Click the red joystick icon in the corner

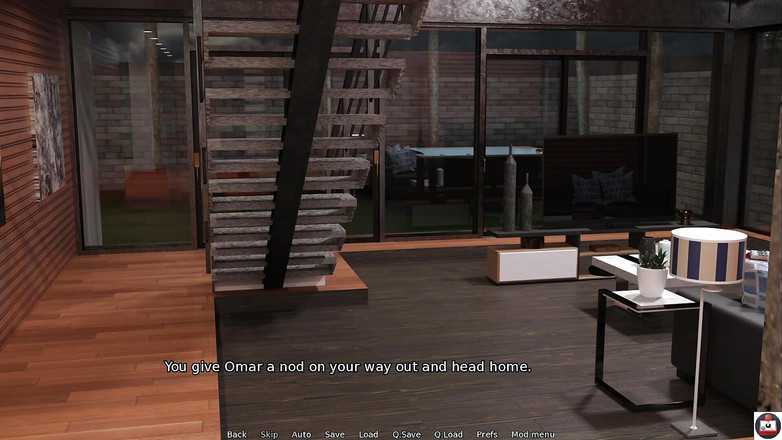pos(767,424)
